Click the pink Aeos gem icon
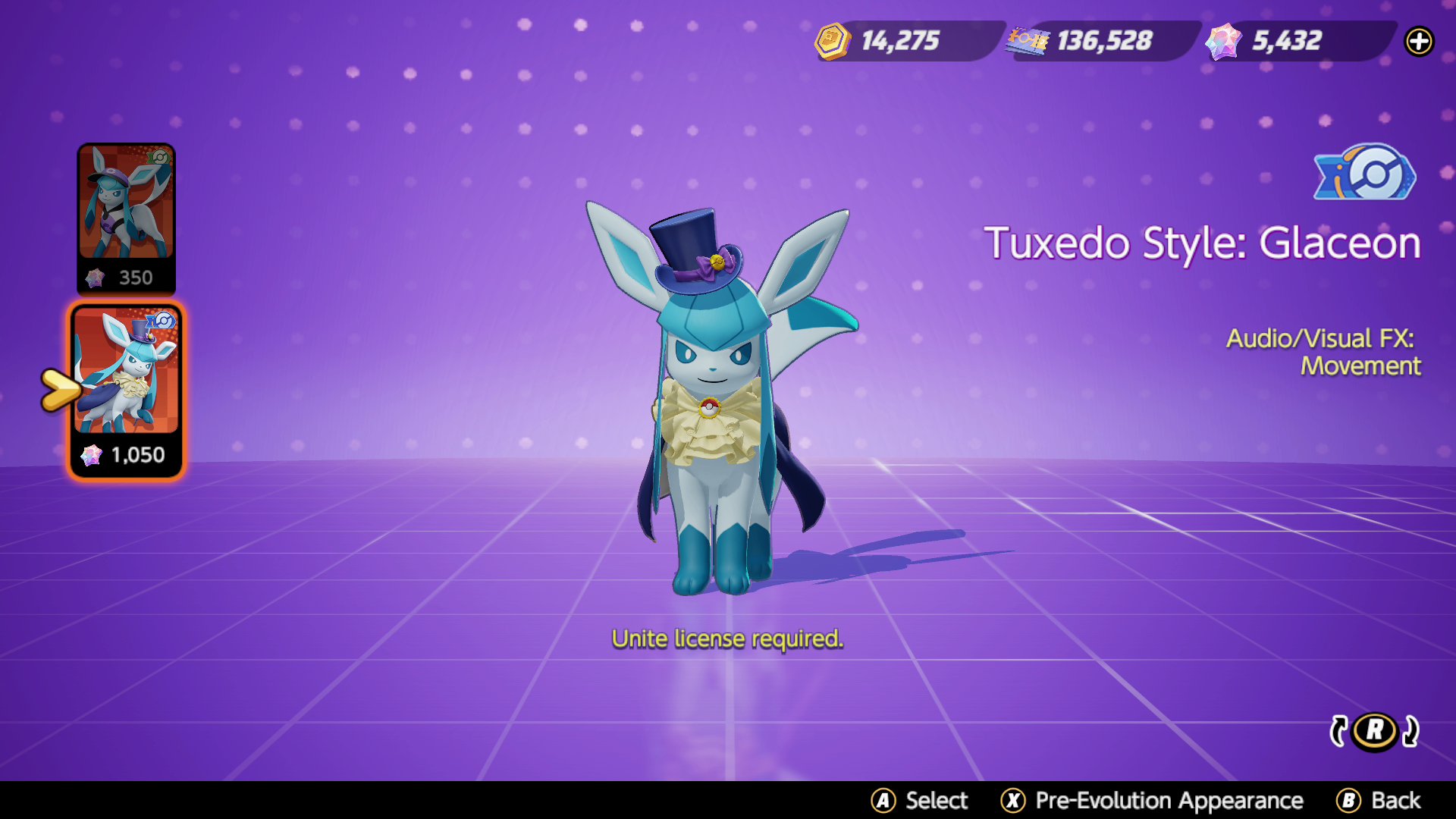This screenshot has width=1456, height=819. [x=1223, y=42]
